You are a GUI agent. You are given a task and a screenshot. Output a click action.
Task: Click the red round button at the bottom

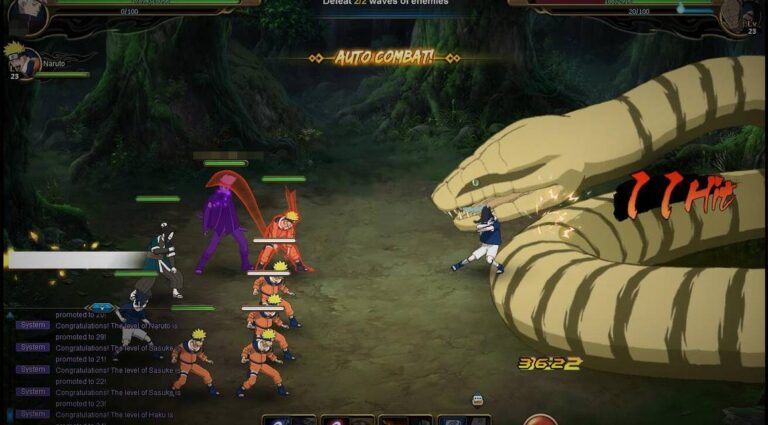(540, 419)
